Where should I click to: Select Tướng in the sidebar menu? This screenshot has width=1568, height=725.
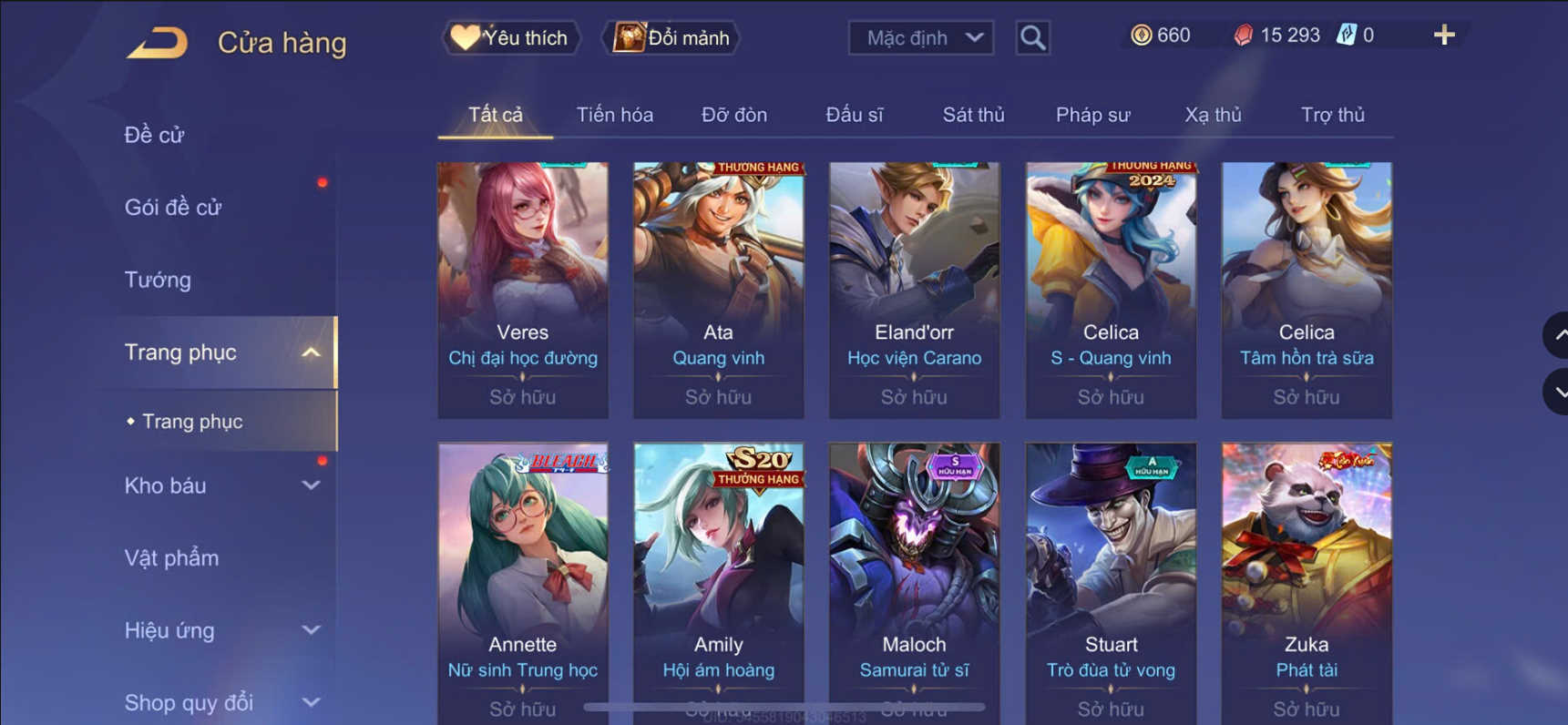pyautogui.click(x=159, y=280)
